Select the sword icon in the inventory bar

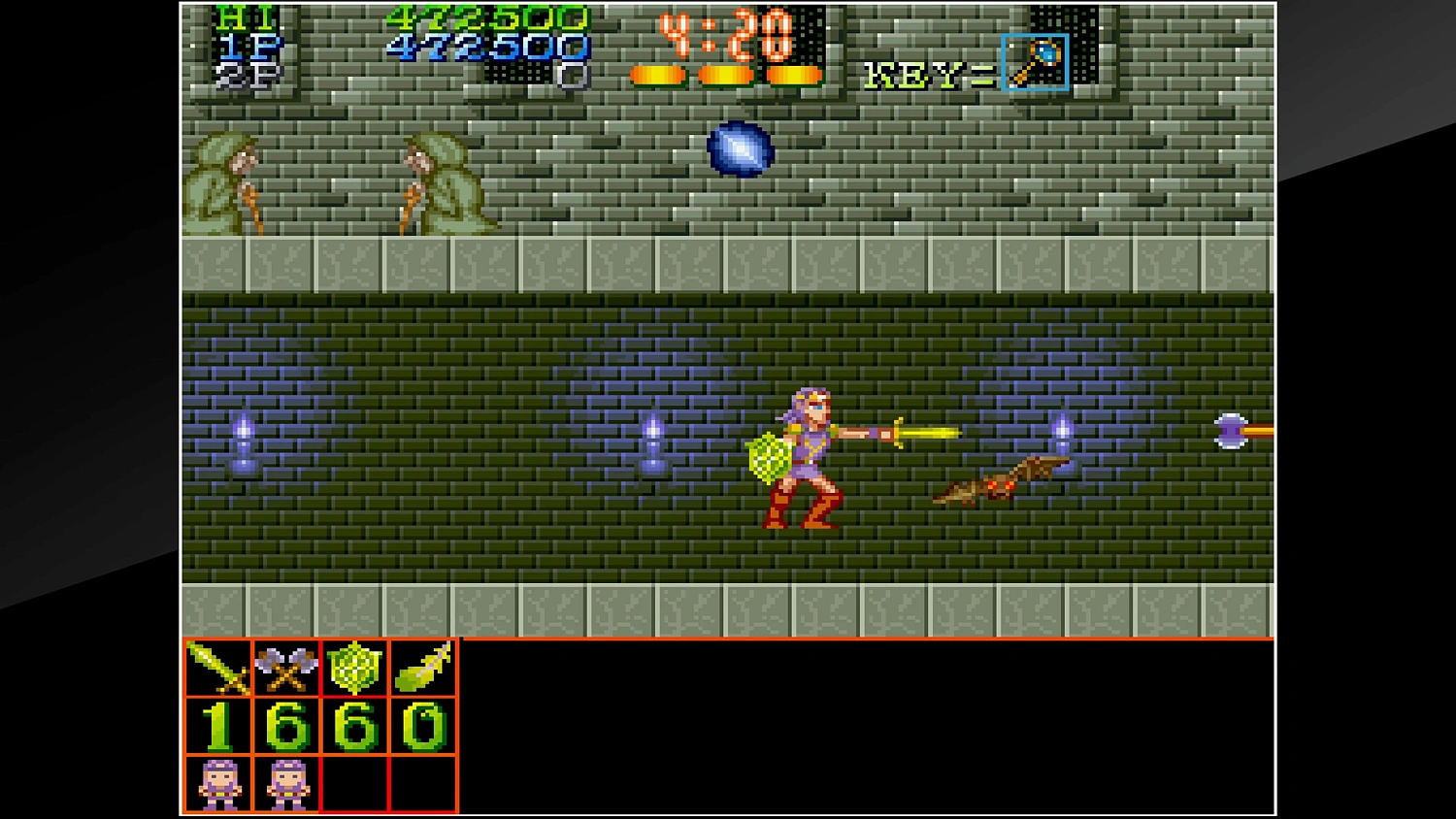coord(215,667)
